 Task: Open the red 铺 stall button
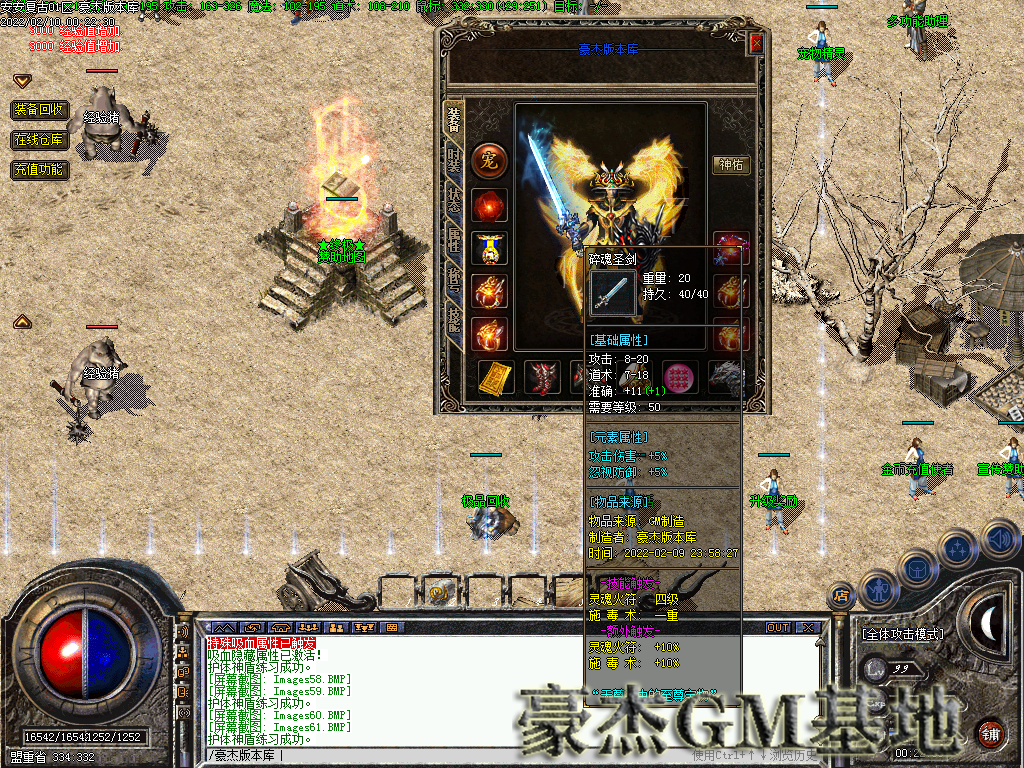click(990, 732)
